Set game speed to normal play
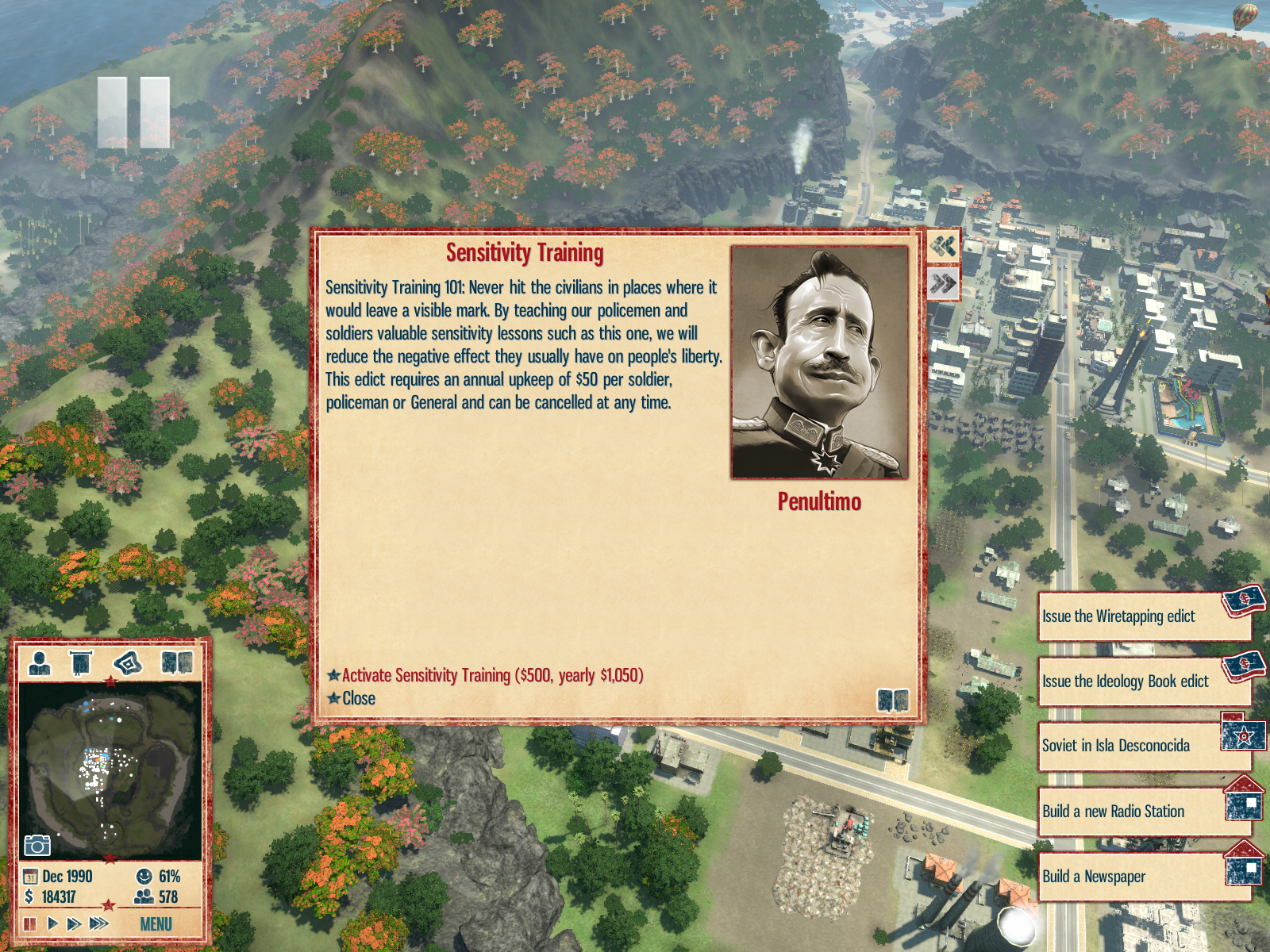The height and width of the screenshot is (952, 1270). 52,923
